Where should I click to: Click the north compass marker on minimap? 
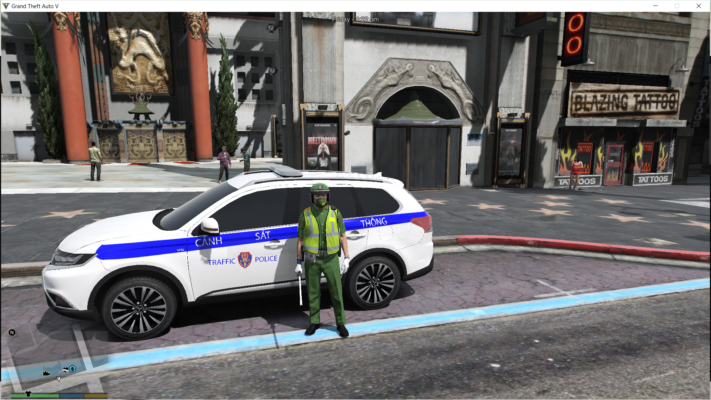pyautogui.click(x=12, y=332)
